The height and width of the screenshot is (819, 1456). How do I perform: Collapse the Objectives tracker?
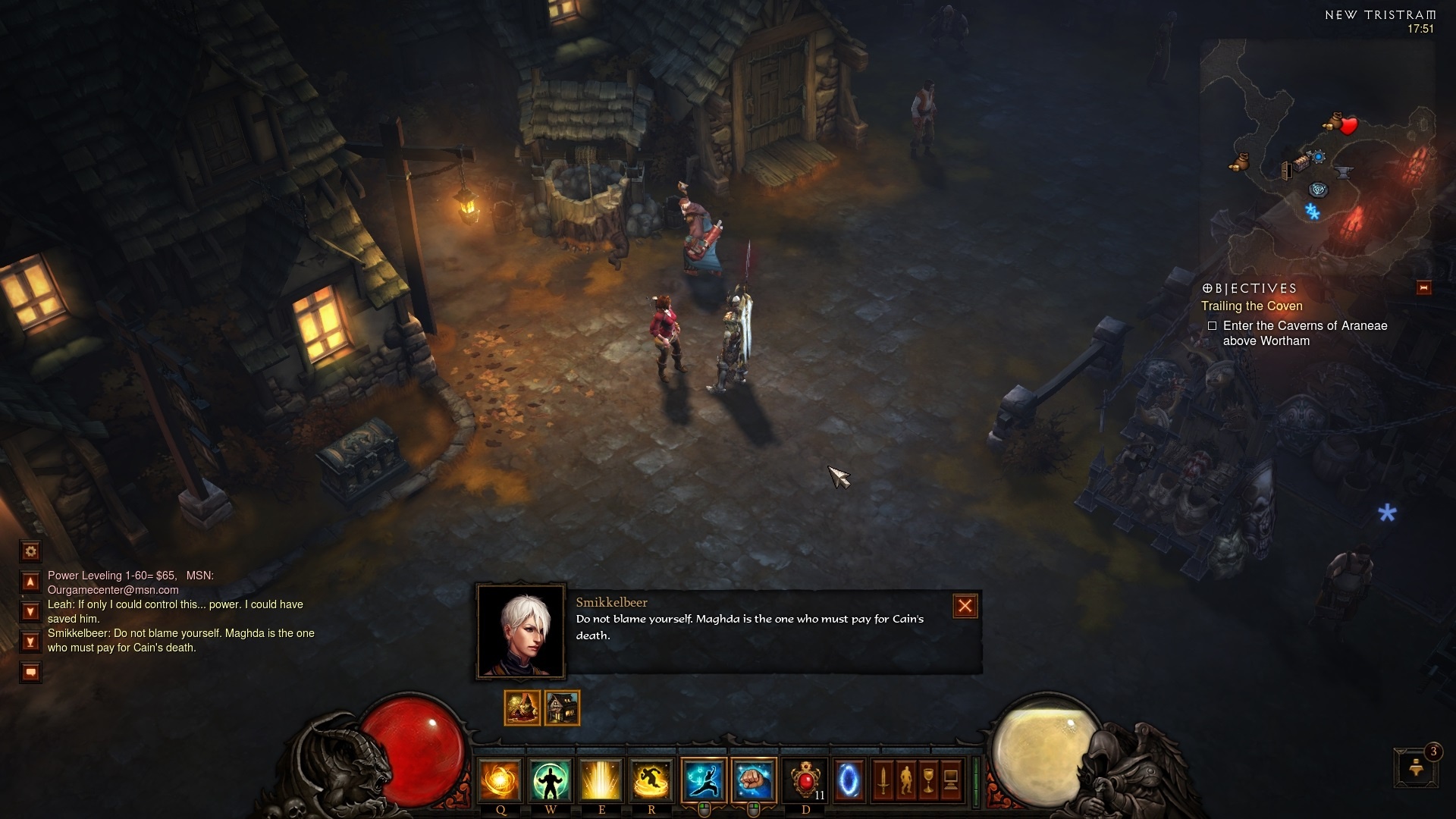coord(1423,287)
